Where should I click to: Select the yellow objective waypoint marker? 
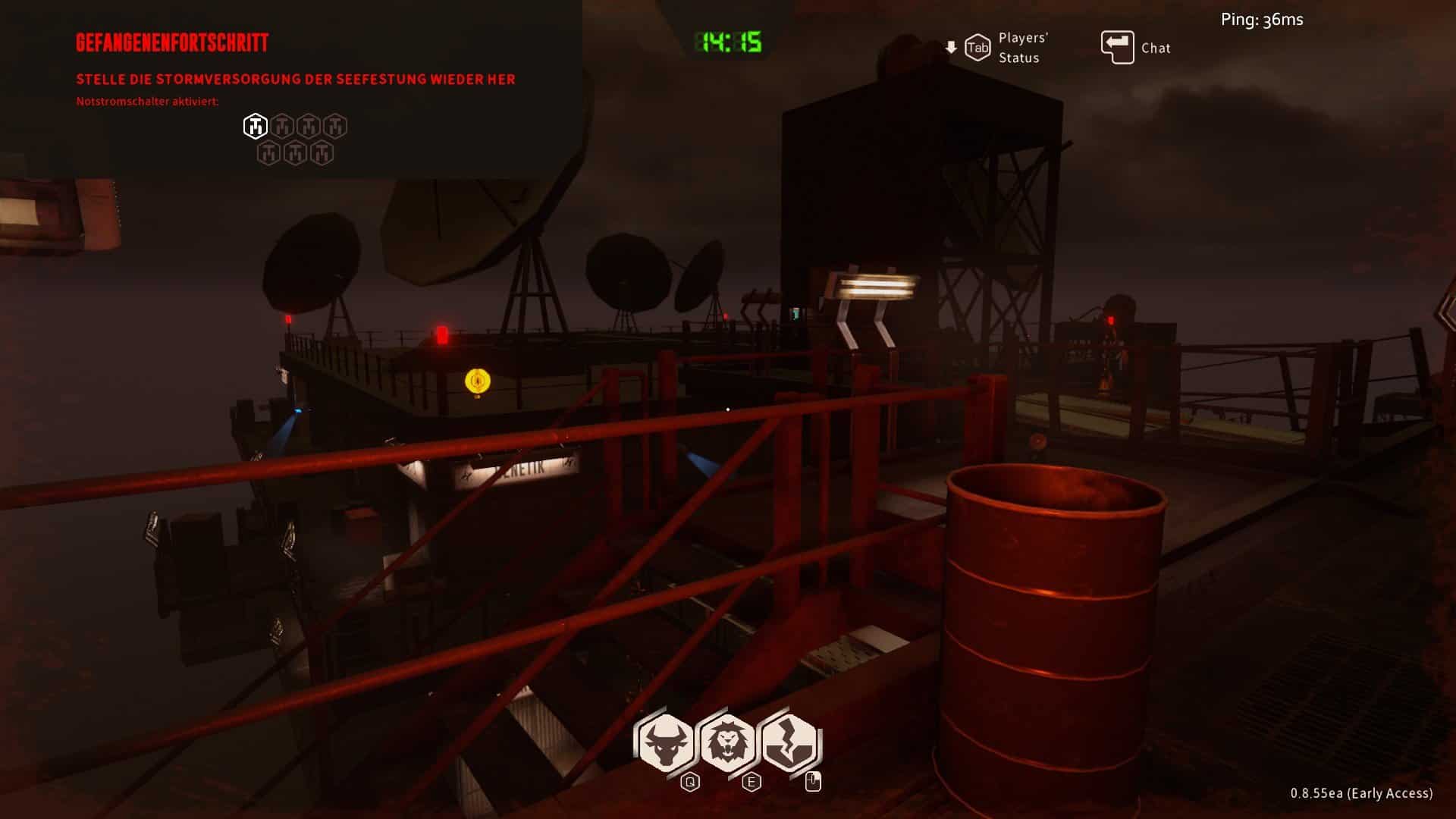477,381
